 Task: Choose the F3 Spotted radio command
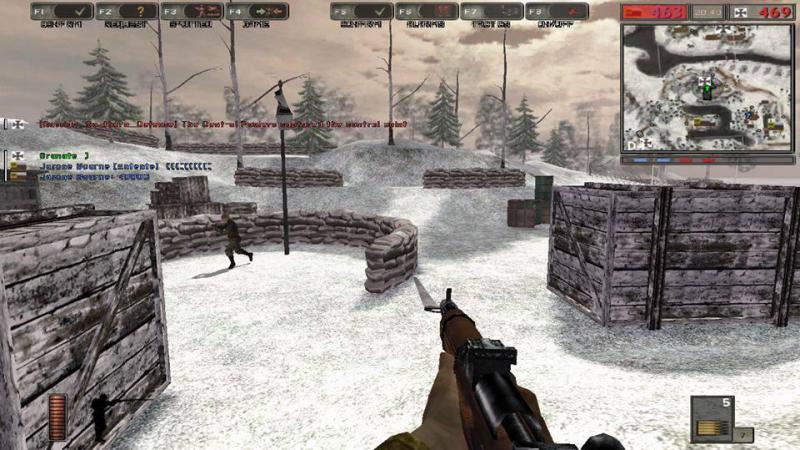click(191, 11)
